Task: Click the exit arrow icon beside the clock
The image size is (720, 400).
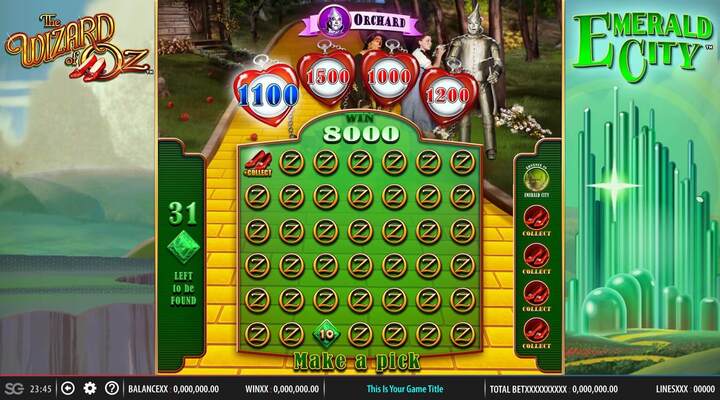Action: [68, 388]
